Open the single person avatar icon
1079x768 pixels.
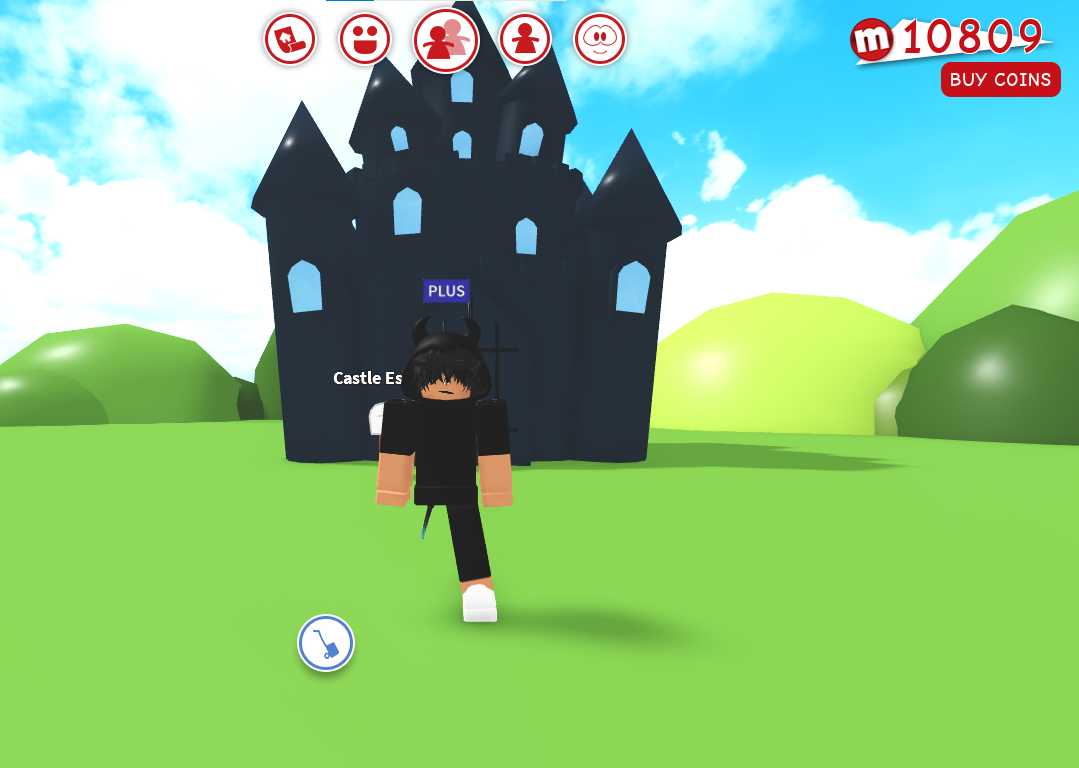coord(525,40)
